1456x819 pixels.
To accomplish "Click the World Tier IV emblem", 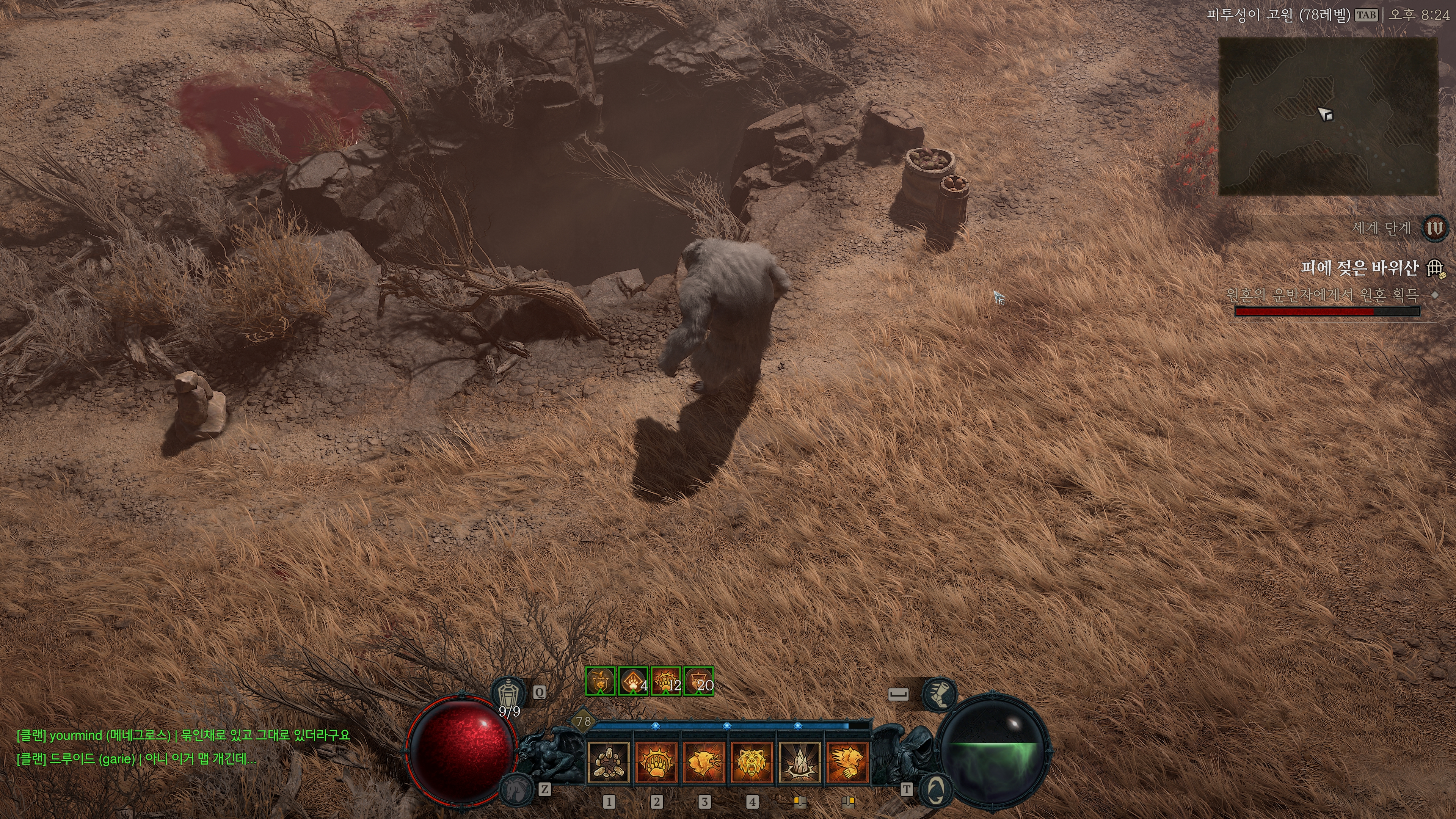I will coord(1434,228).
